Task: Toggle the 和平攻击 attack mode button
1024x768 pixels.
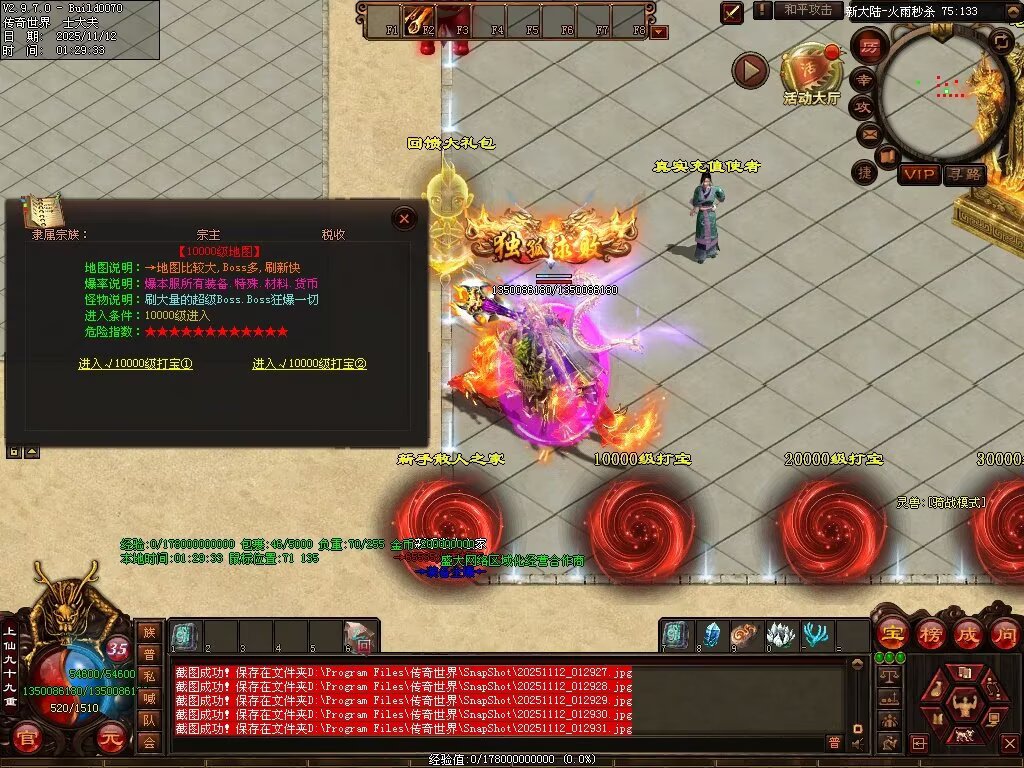Action: [807, 10]
